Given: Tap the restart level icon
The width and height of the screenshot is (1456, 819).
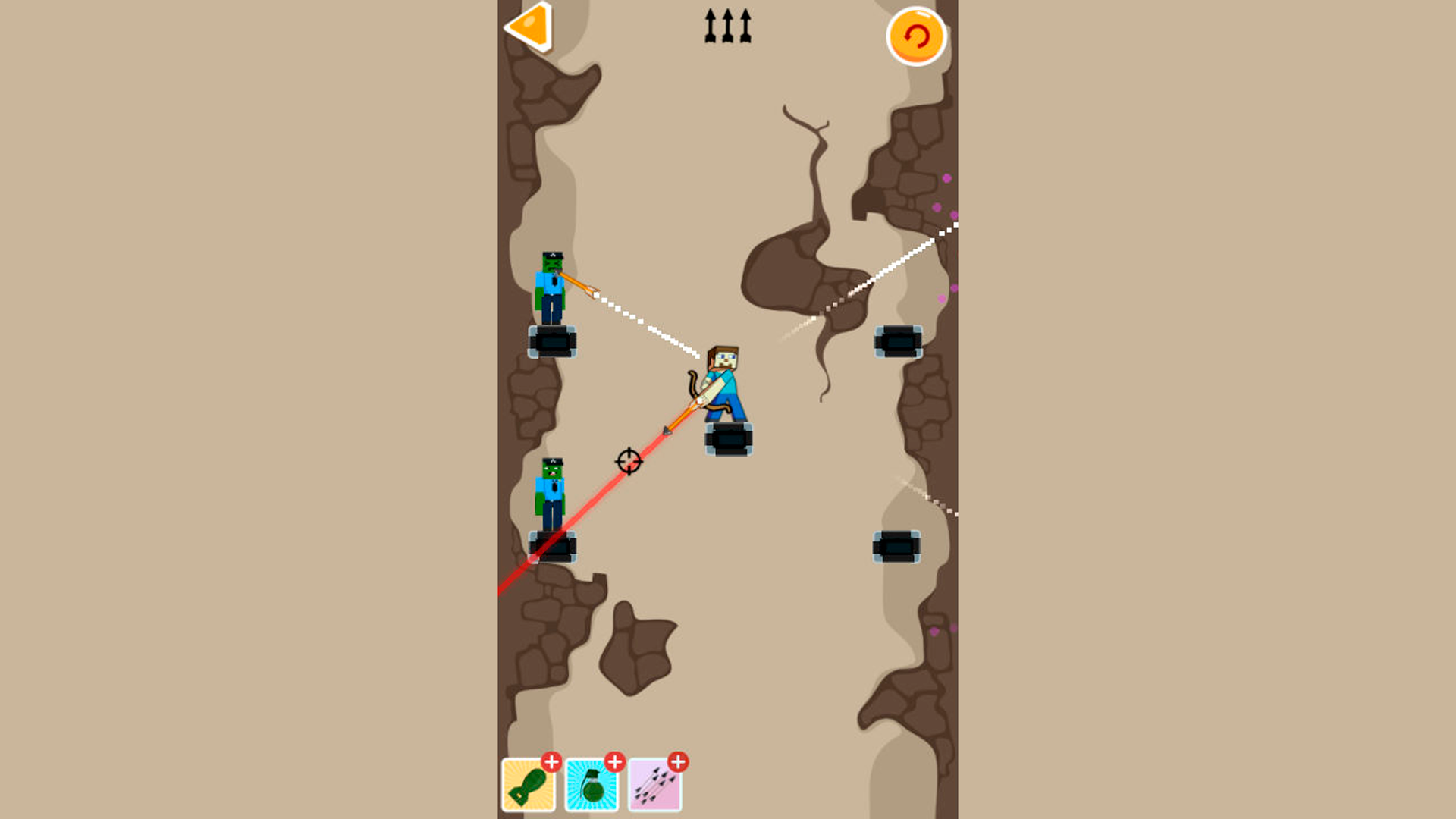Looking at the screenshot, I should (x=916, y=35).
